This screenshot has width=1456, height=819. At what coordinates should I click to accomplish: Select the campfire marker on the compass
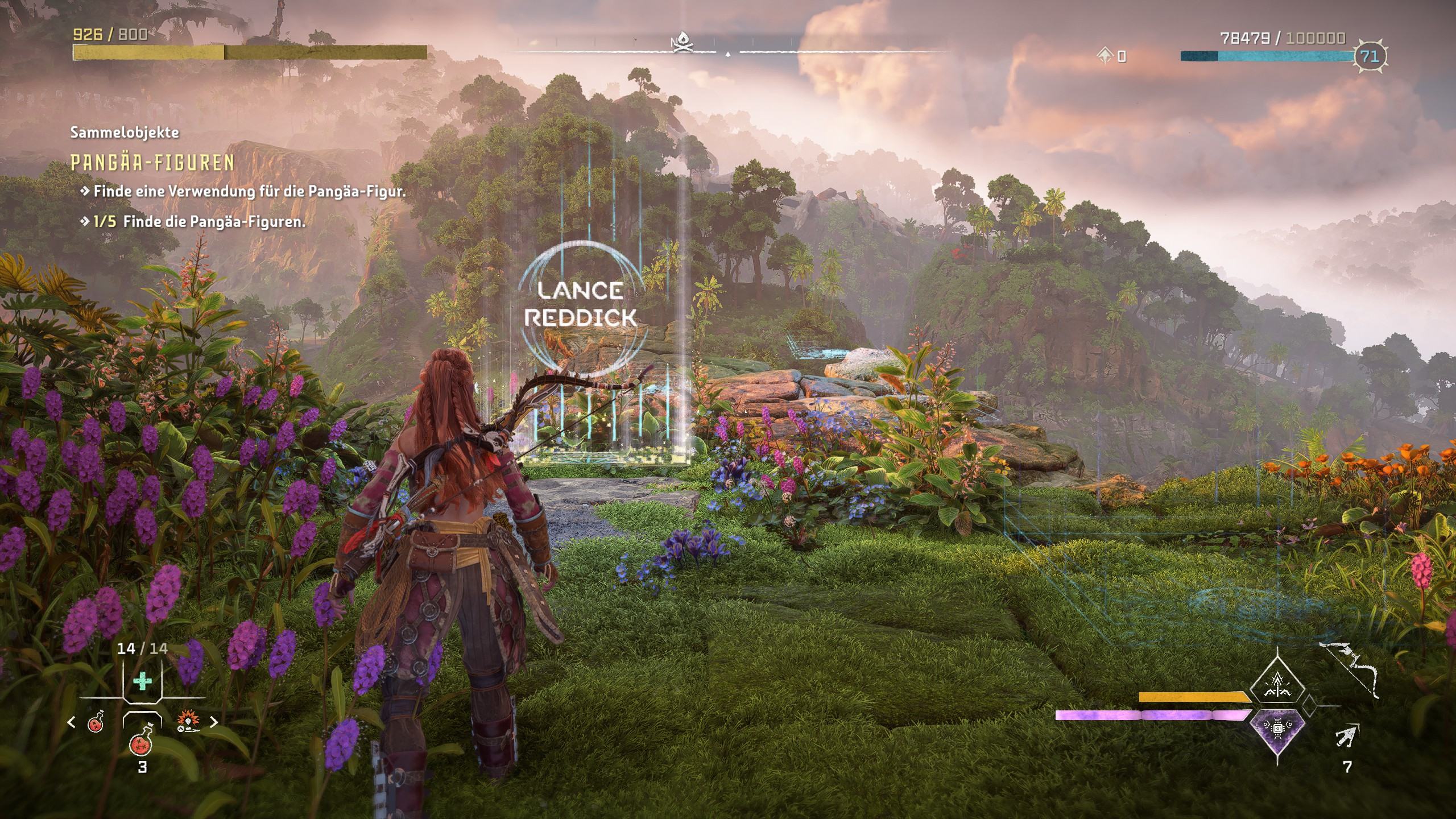tap(680, 44)
